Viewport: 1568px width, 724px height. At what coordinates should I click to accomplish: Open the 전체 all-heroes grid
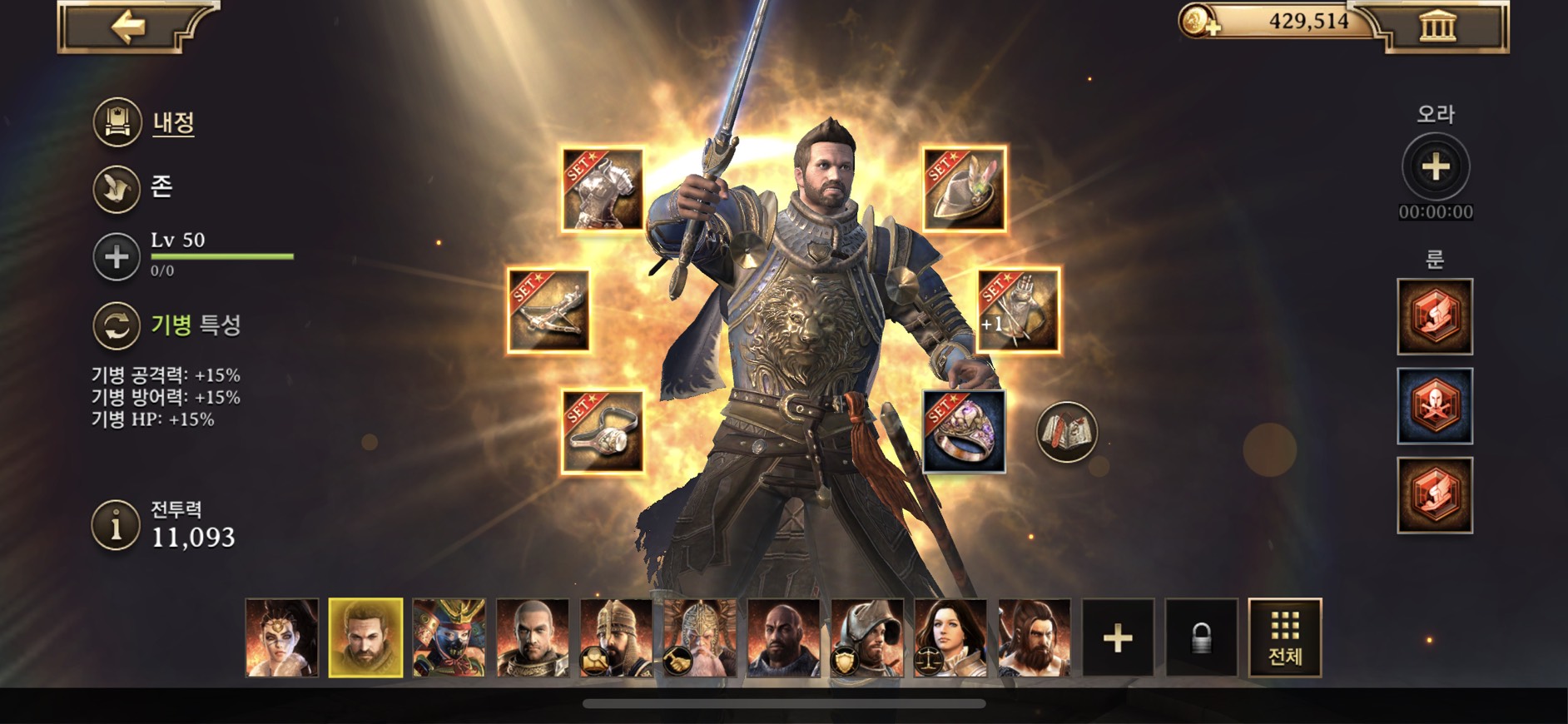[1285, 637]
